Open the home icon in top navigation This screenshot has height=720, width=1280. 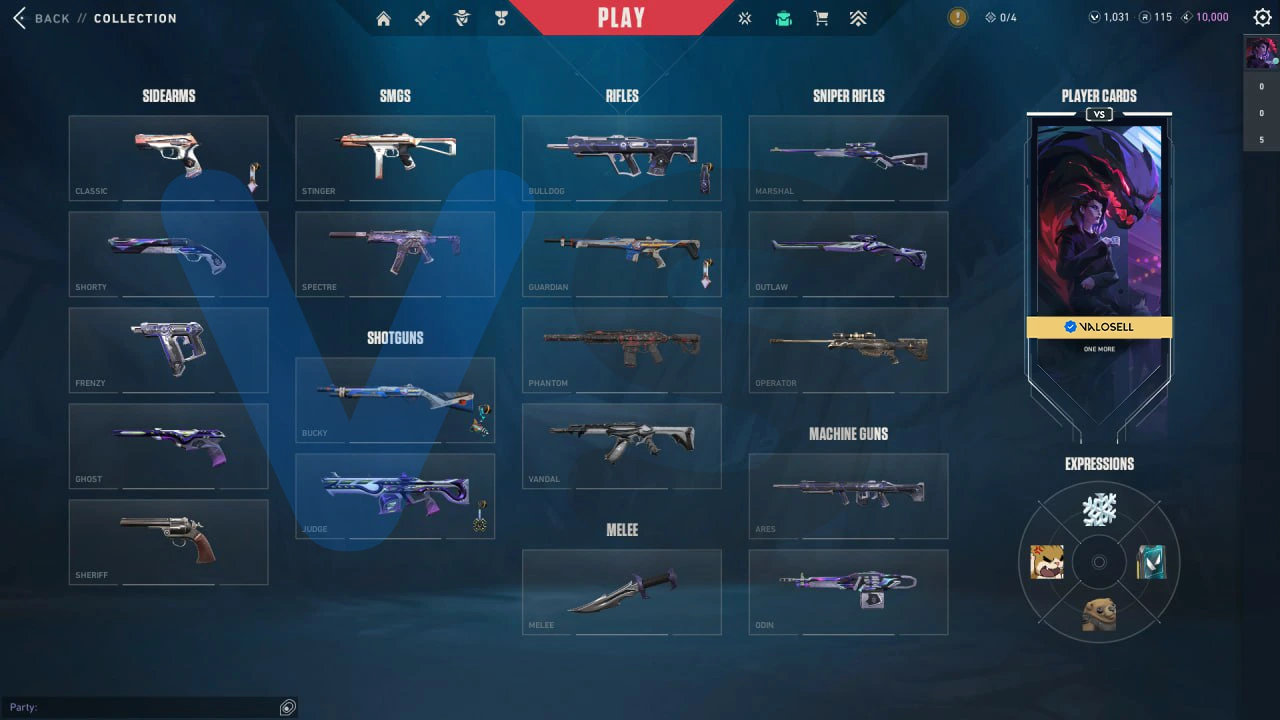pyautogui.click(x=384, y=18)
